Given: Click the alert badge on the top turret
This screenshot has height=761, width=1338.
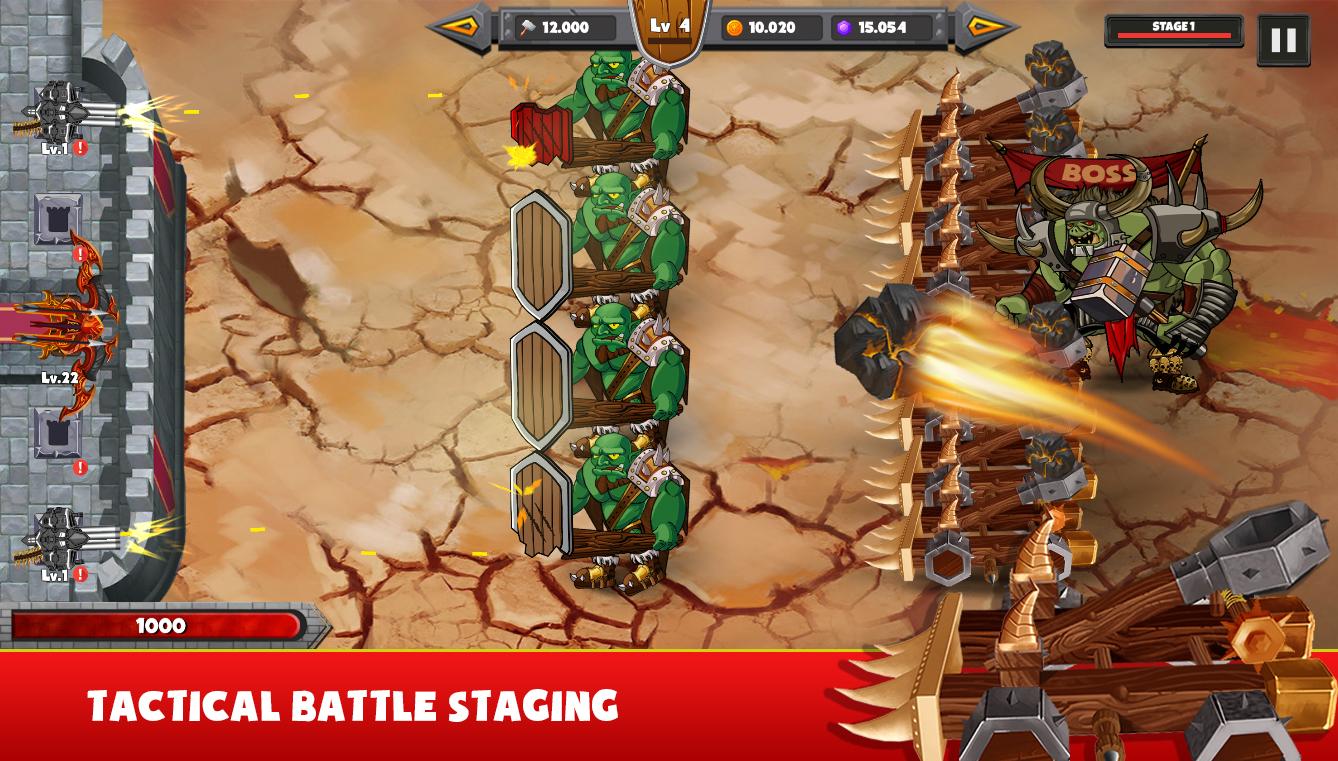Looking at the screenshot, I should coord(81,148).
